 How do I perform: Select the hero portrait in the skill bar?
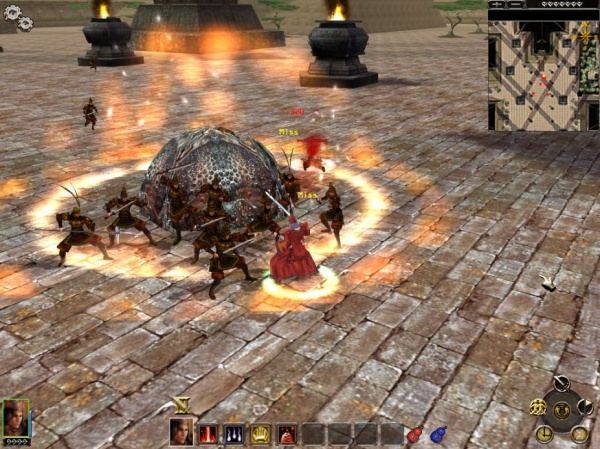[181, 432]
